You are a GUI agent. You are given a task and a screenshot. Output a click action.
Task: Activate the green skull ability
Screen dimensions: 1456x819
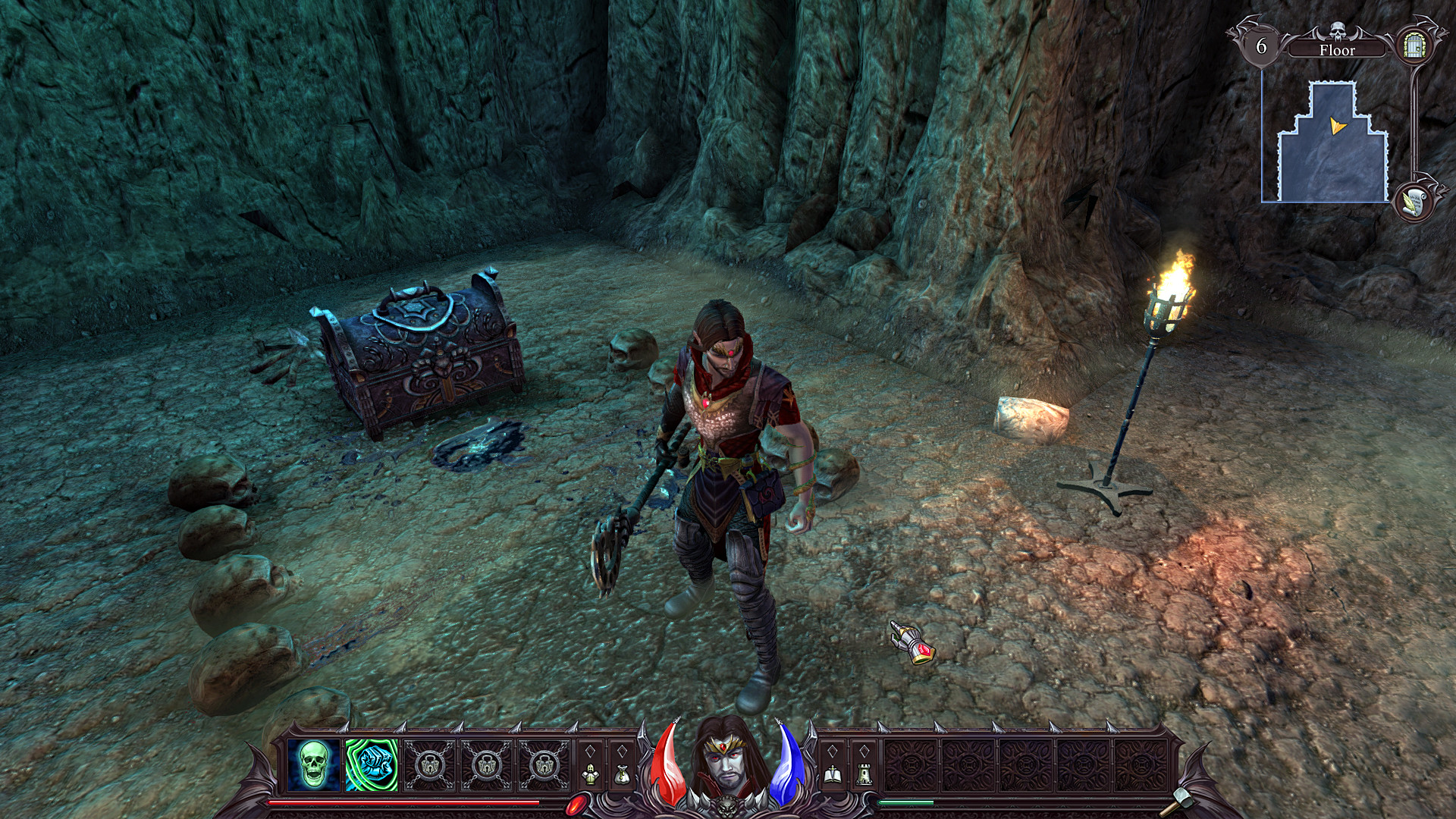(315, 764)
